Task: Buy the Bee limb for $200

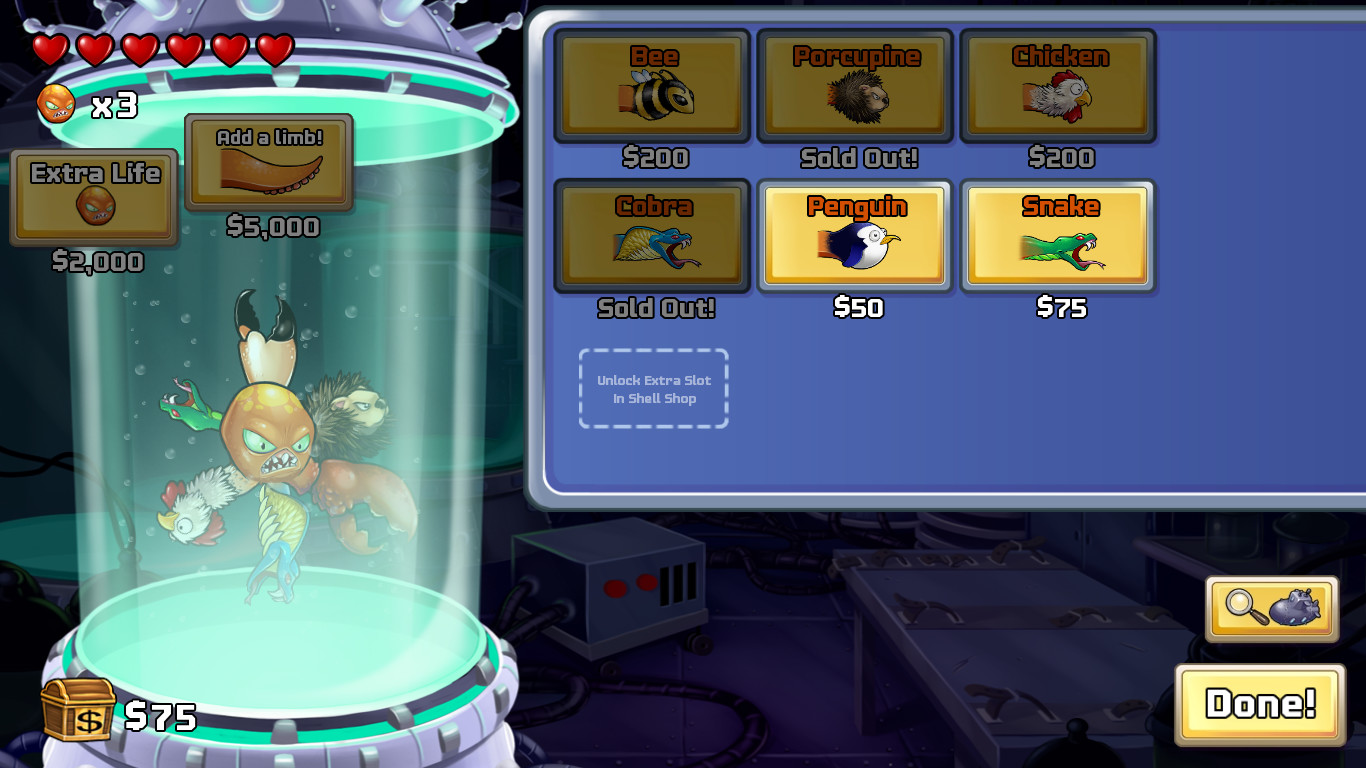Action: click(x=653, y=86)
